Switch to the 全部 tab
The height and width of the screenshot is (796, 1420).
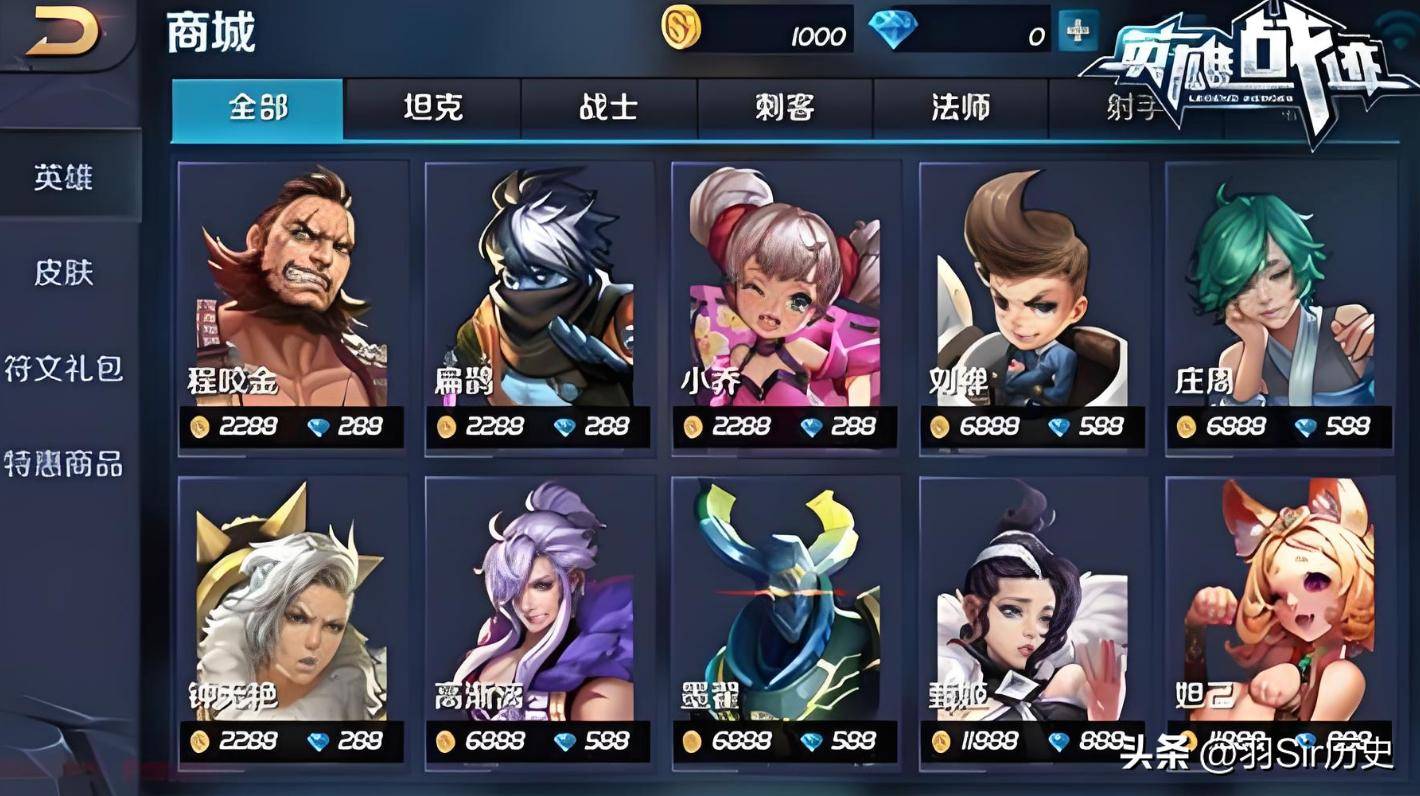(257, 108)
